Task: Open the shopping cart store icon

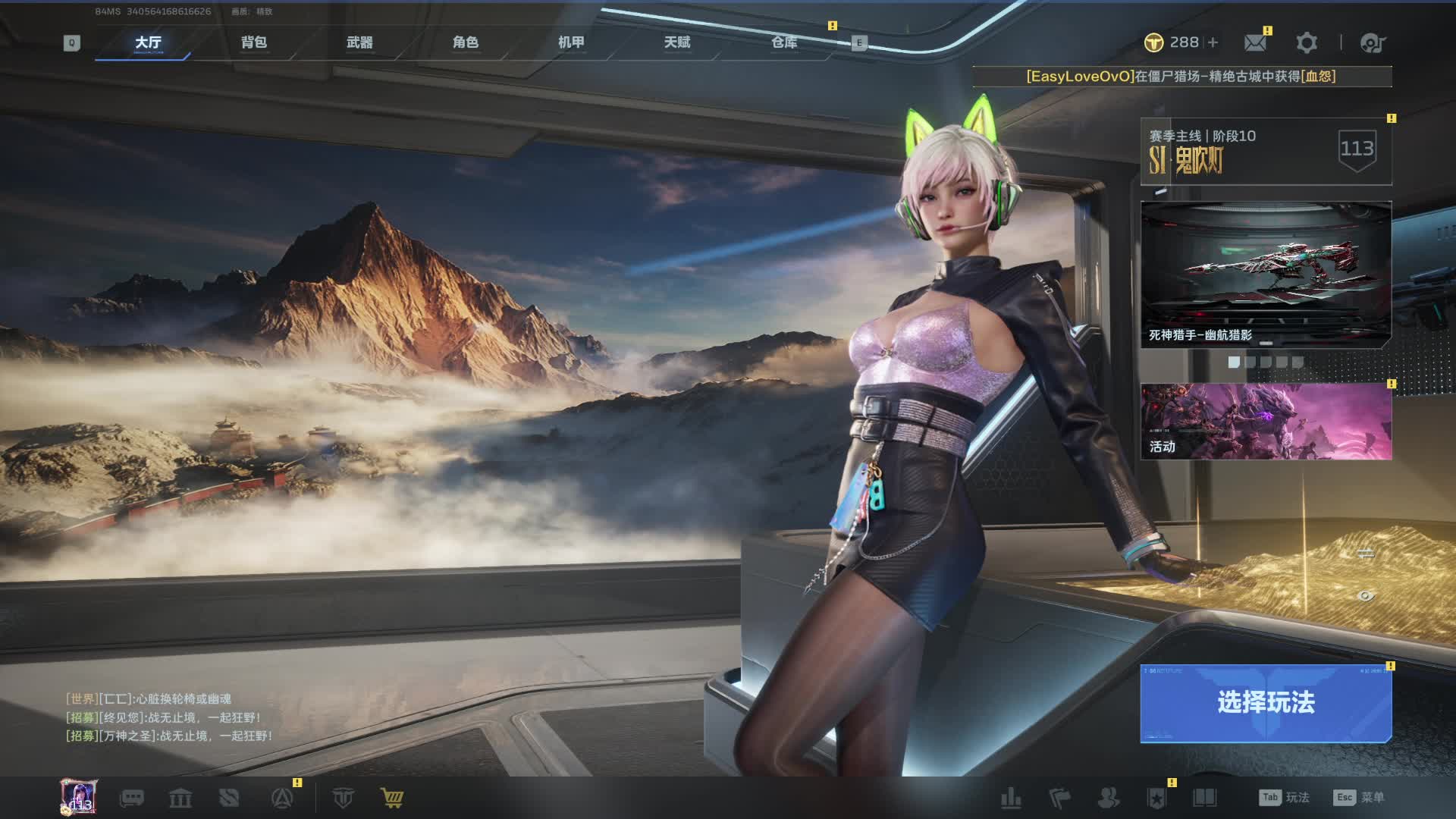Action: coord(392,798)
